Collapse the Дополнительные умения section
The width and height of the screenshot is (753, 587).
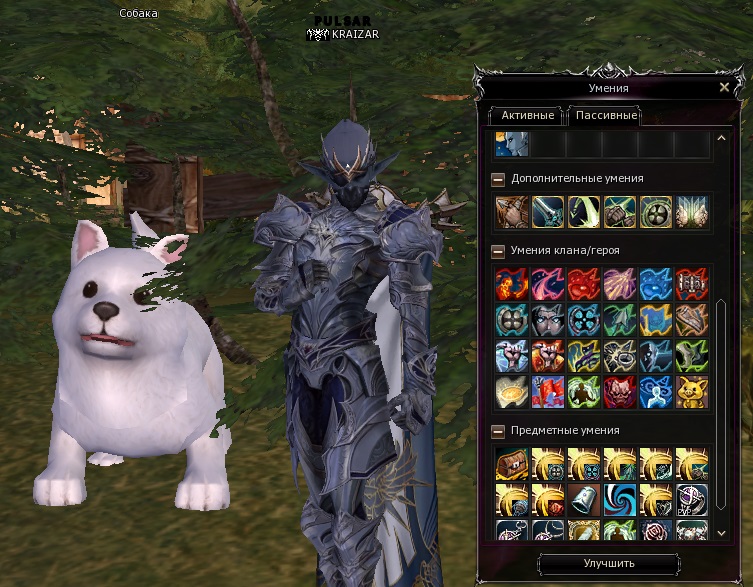pyautogui.click(x=497, y=179)
